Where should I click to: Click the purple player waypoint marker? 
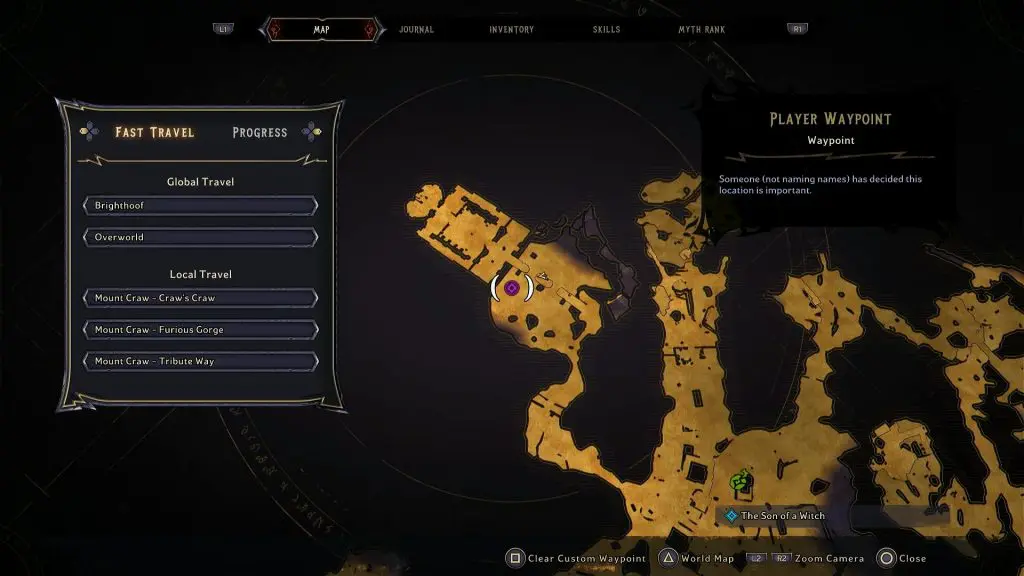[511, 288]
